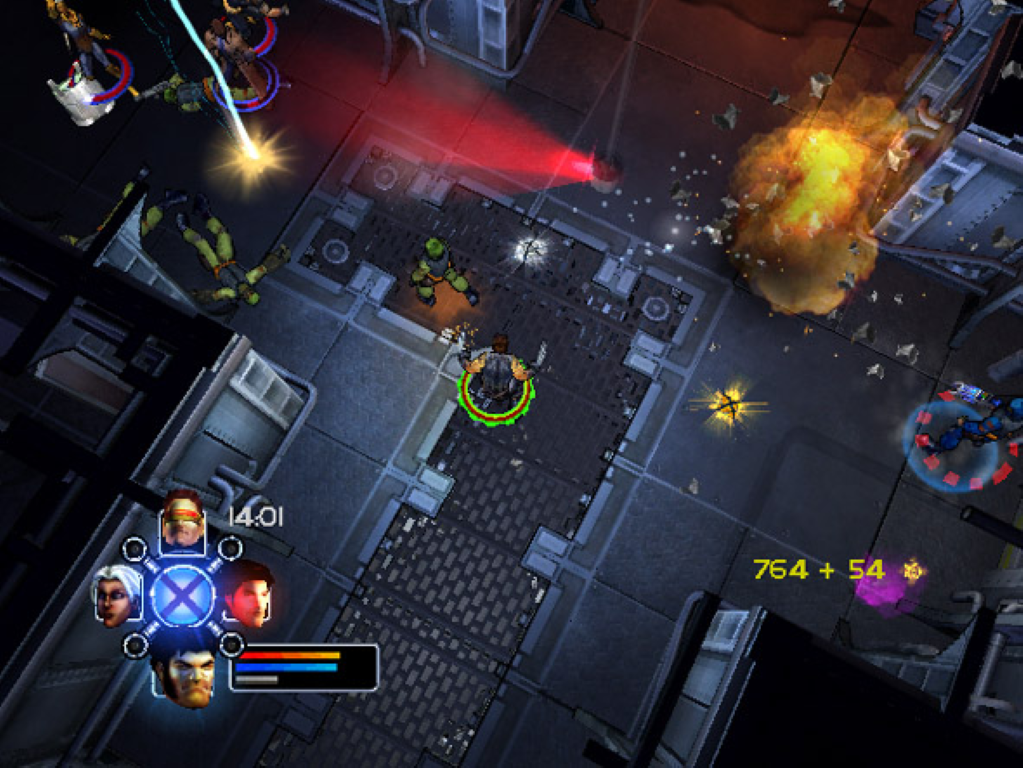The image size is (1023, 768).
Task: Click the glowing blue X-Men emblem
Action: (x=181, y=595)
